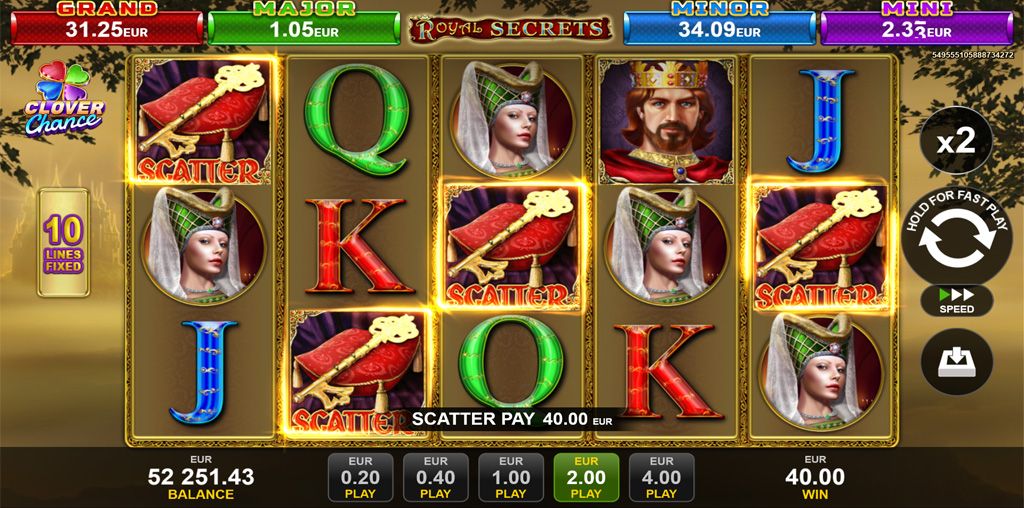Select the 4.00 EUR play bet
Image resolution: width=1024 pixels, height=508 pixels.
click(661, 477)
